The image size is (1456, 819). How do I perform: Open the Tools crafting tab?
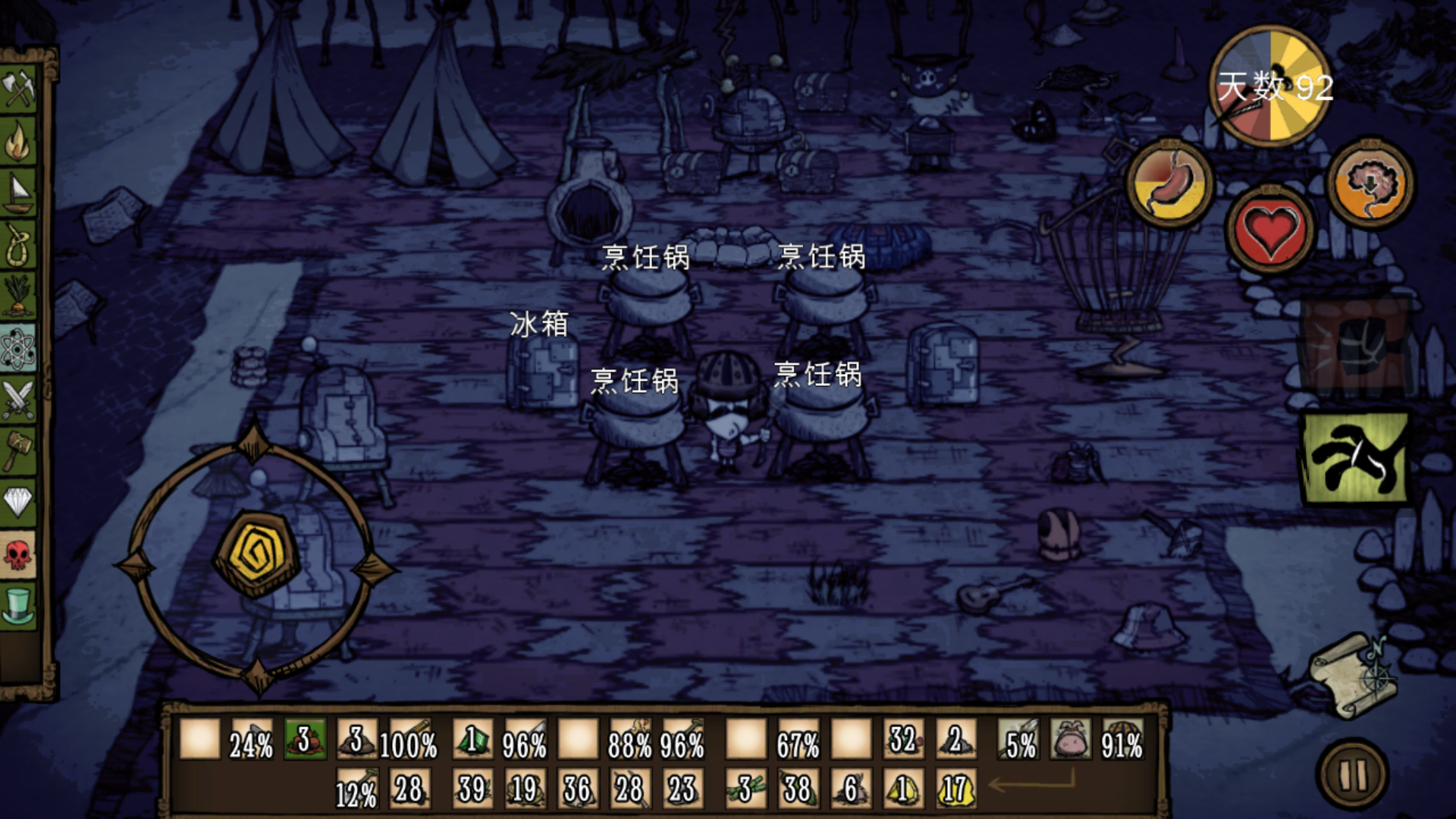[x=18, y=90]
